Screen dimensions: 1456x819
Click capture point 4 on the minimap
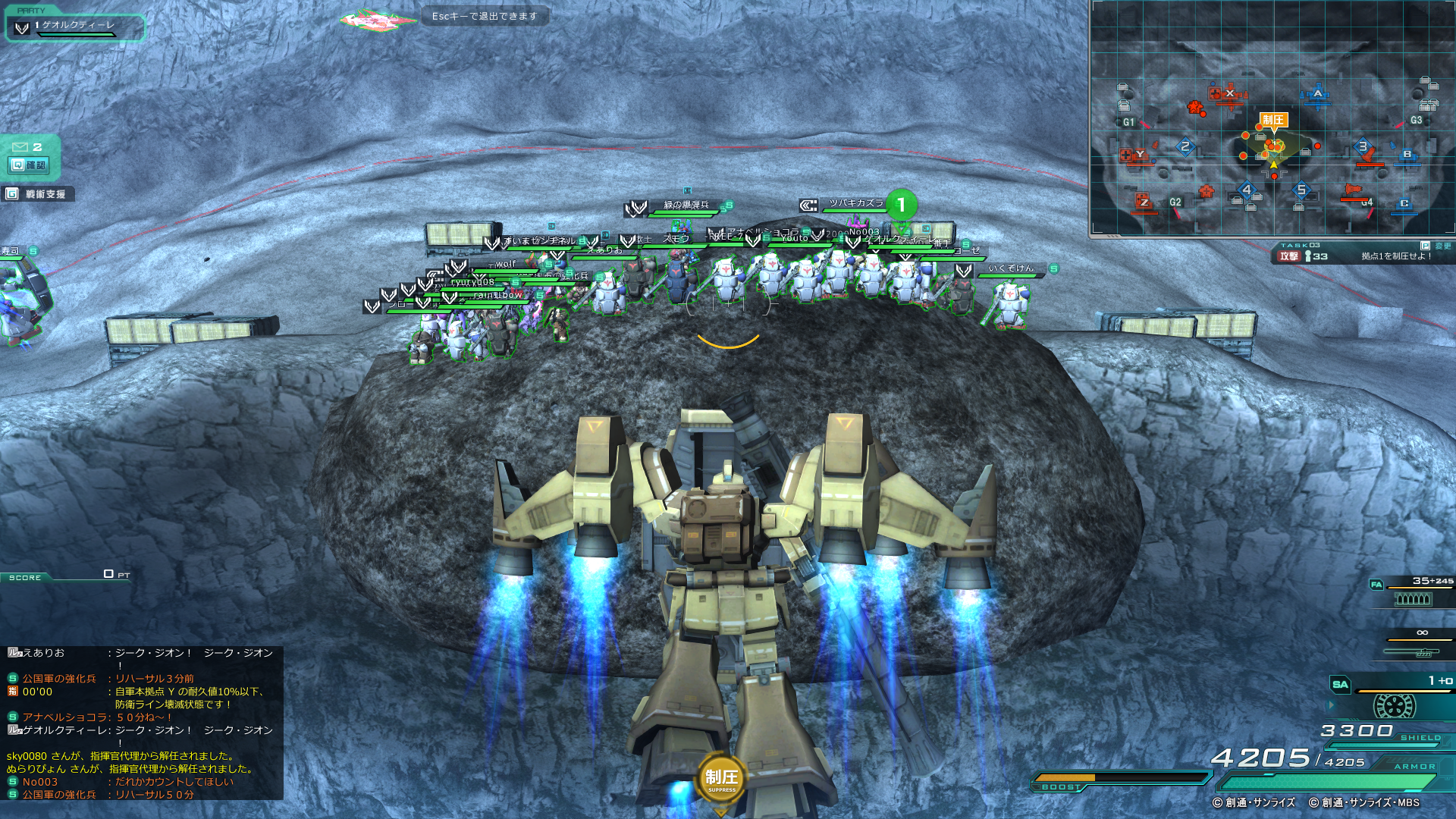(1247, 190)
